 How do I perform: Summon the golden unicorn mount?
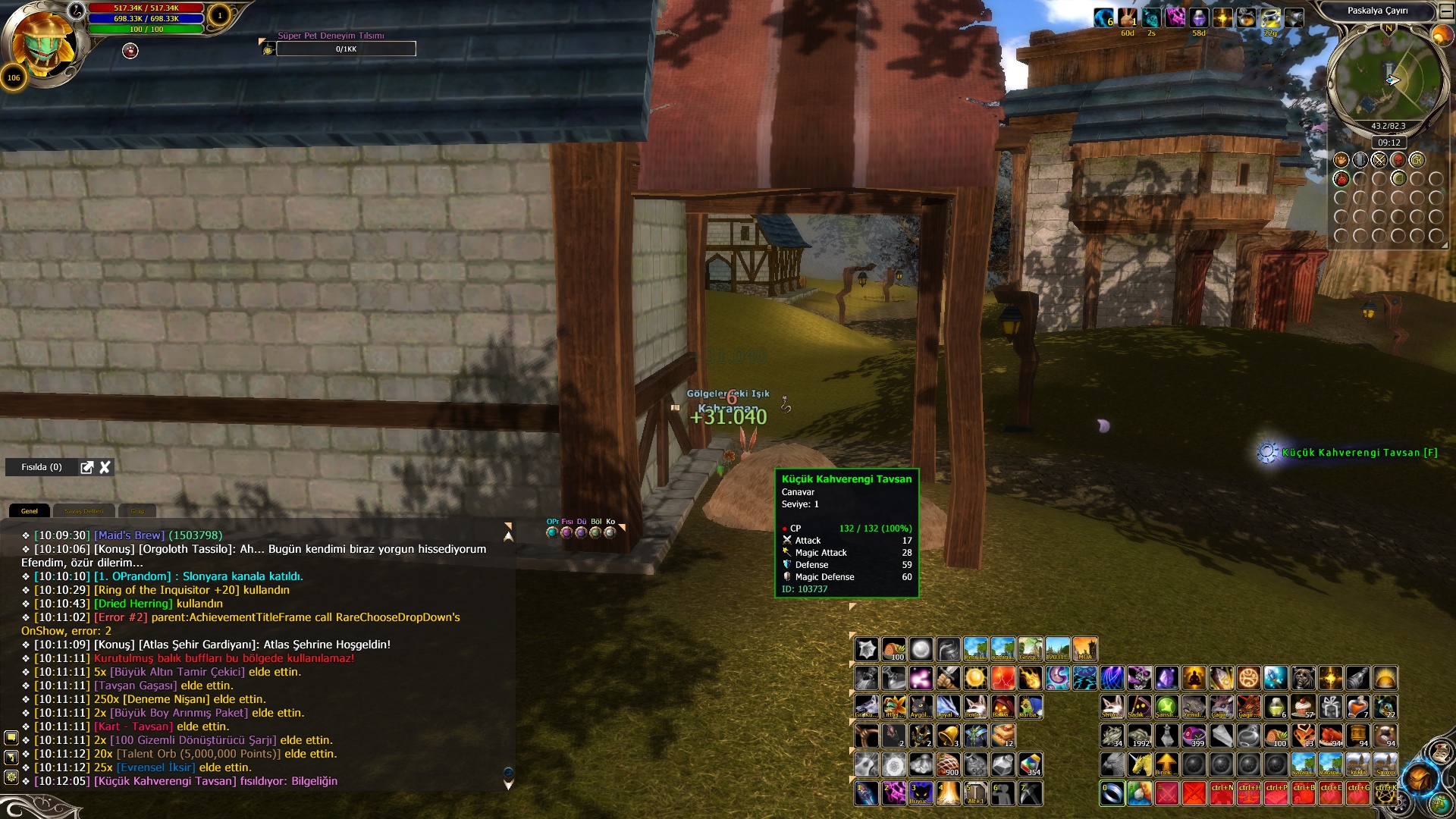click(x=1139, y=764)
